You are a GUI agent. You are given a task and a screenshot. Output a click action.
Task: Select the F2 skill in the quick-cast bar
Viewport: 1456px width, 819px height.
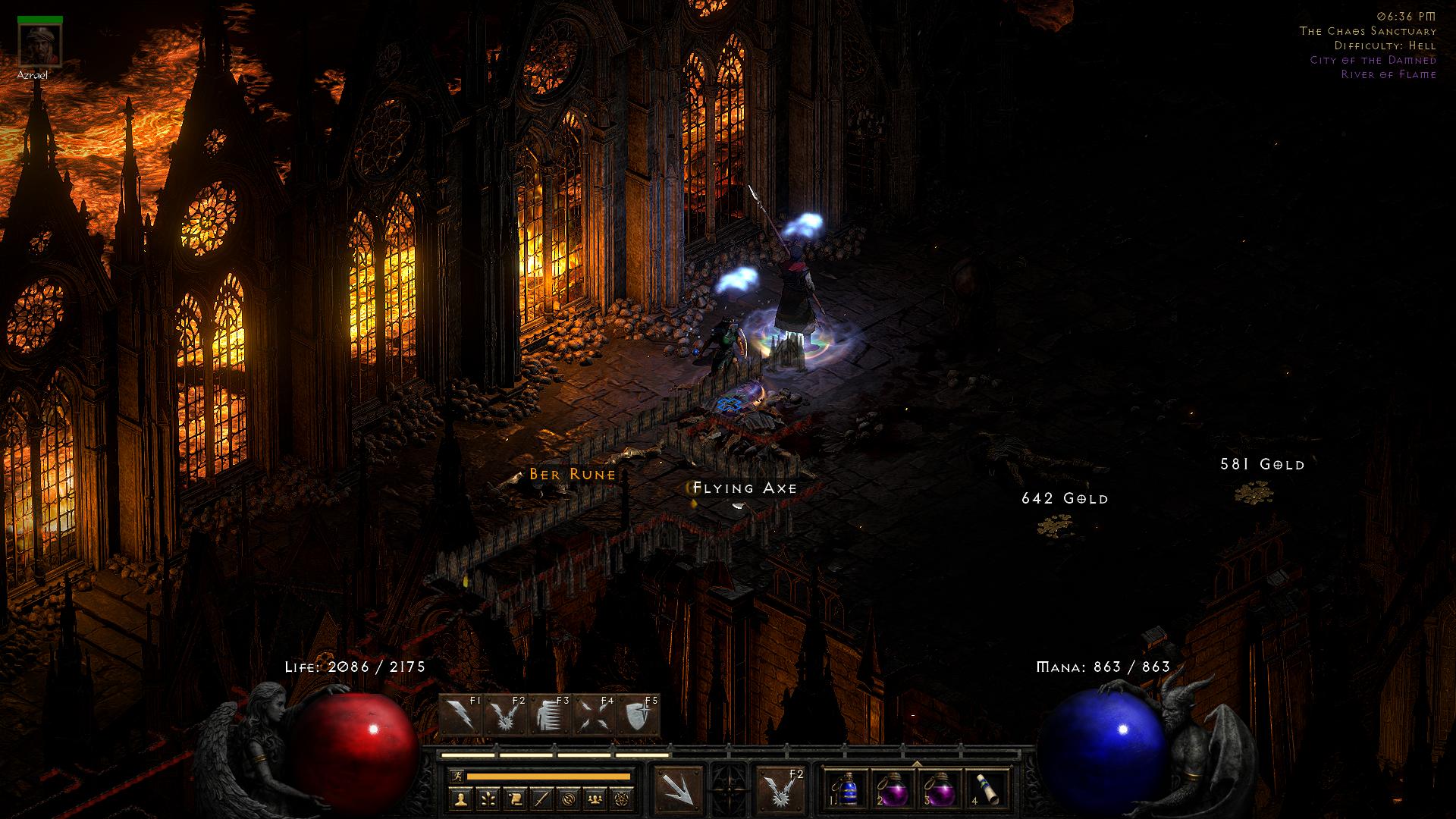504,716
